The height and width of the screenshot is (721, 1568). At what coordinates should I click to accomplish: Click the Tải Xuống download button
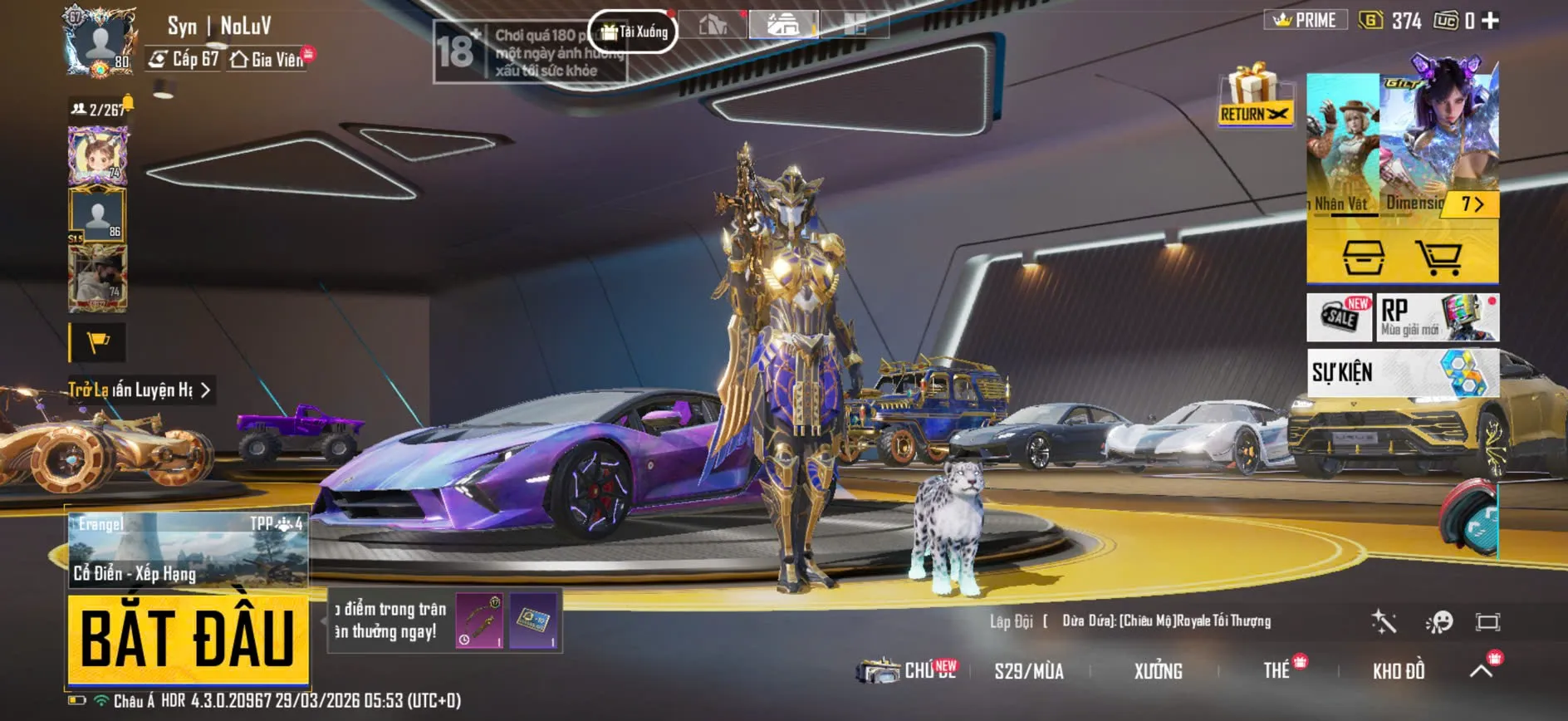tap(634, 32)
